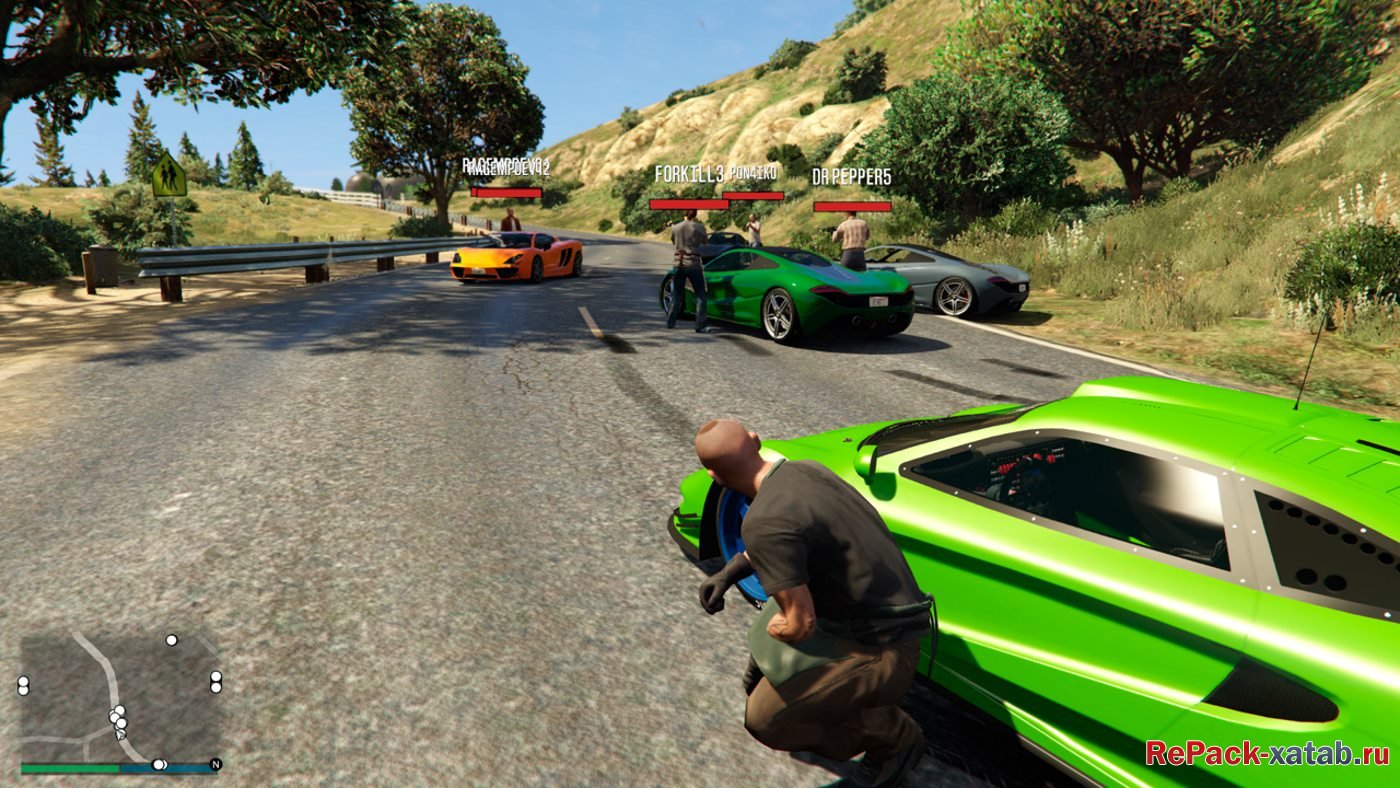Click the FORKILL3 player name tag
This screenshot has width=1400, height=788.
688,175
